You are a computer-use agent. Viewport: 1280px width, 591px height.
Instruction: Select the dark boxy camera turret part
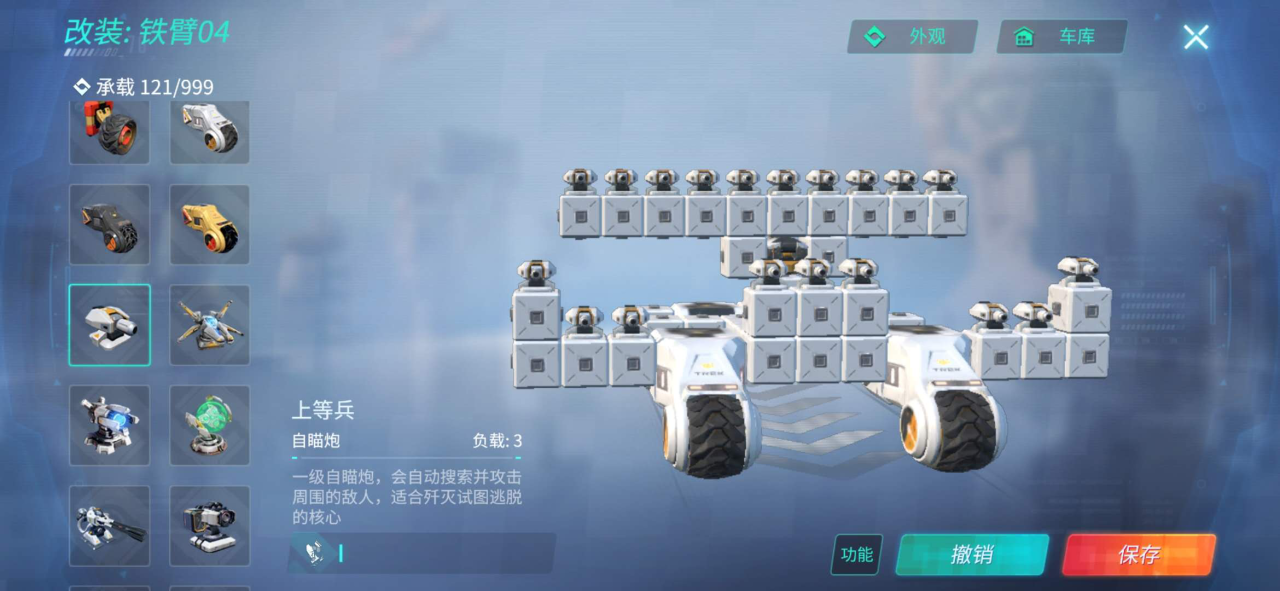pos(210,525)
